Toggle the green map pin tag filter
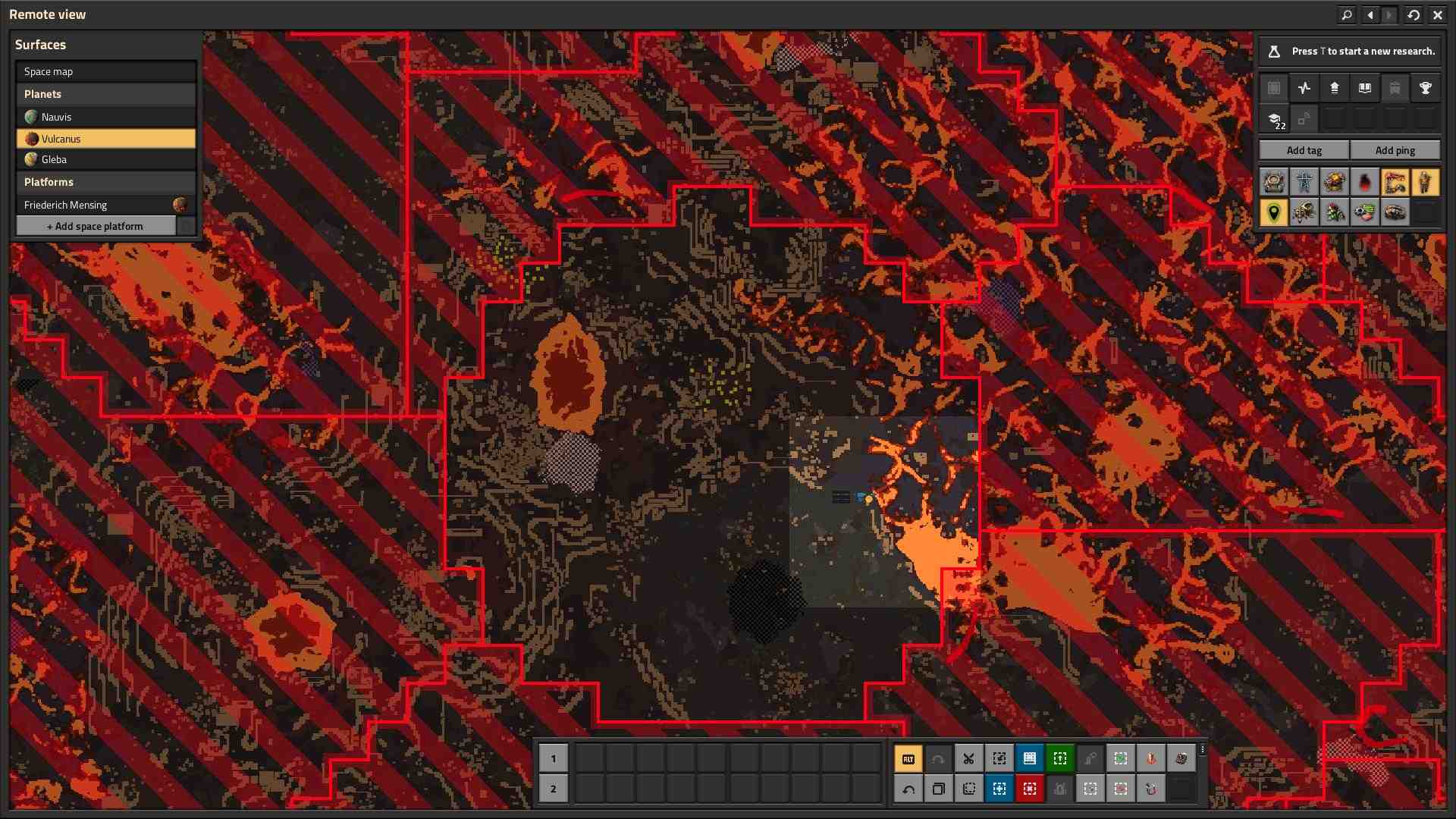The image size is (1456, 819). [x=1273, y=212]
